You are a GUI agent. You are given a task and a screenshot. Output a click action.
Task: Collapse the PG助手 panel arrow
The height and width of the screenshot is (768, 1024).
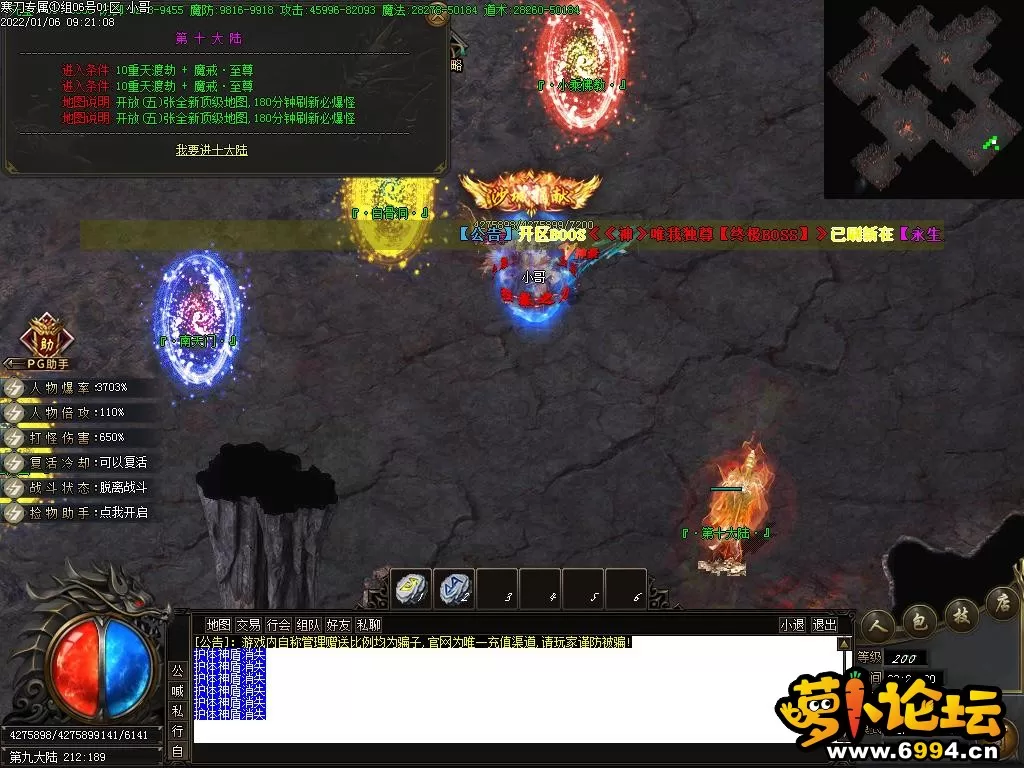(x=9, y=364)
